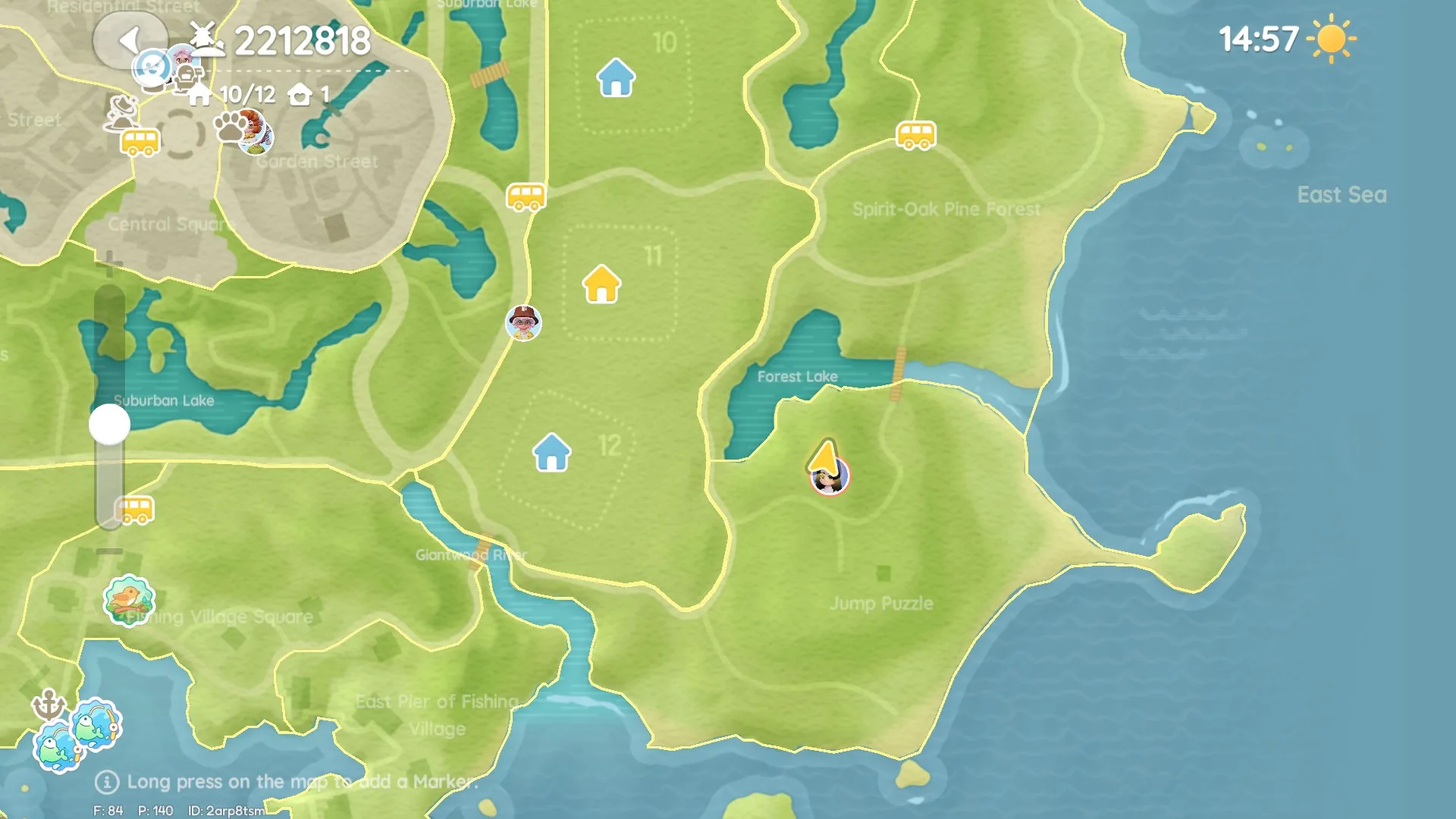Select the yellow house marker on plot 11
1456x819 pixels.
click(601, 285)
